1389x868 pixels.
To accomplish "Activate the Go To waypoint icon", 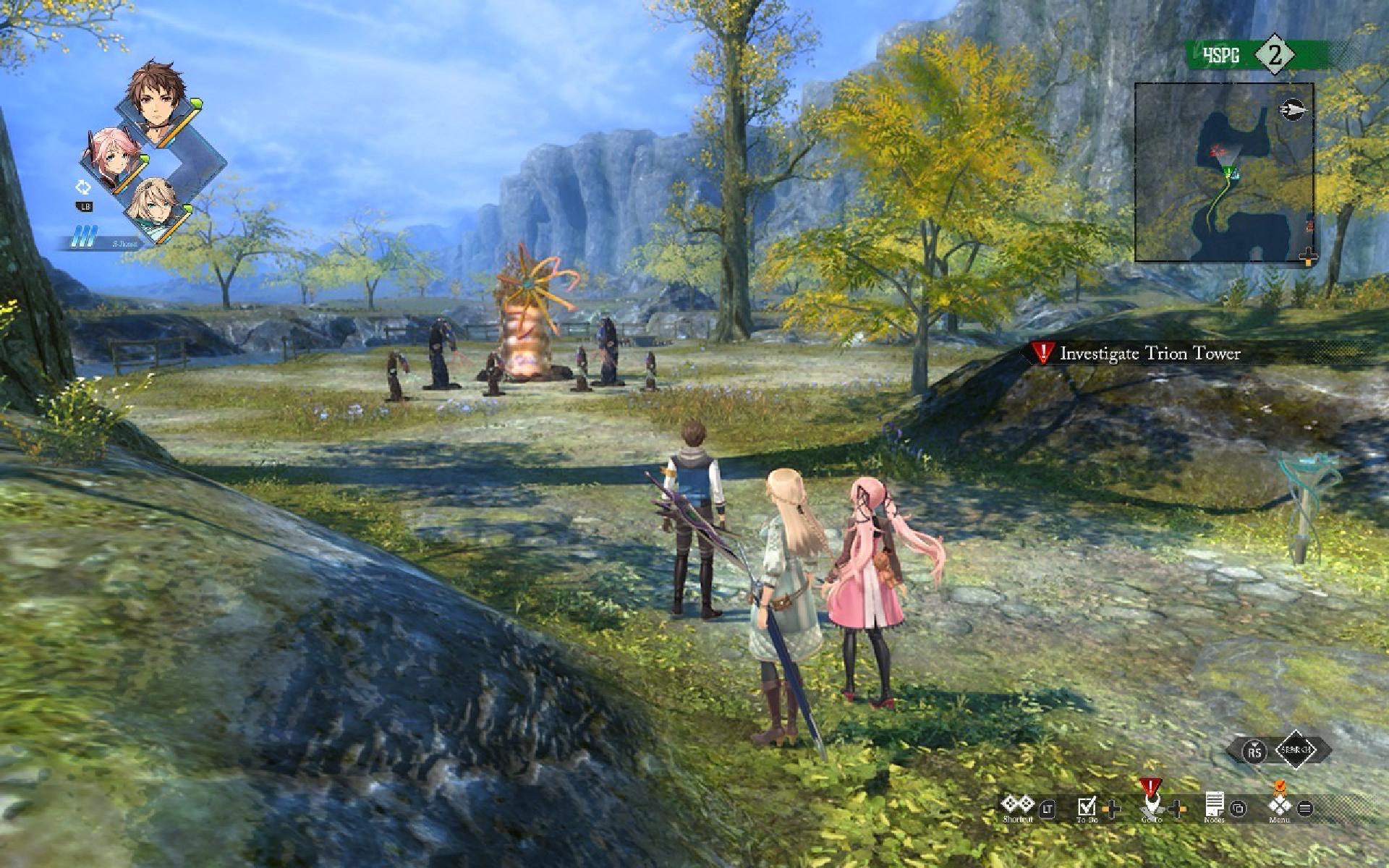I will pos(1150,804).
